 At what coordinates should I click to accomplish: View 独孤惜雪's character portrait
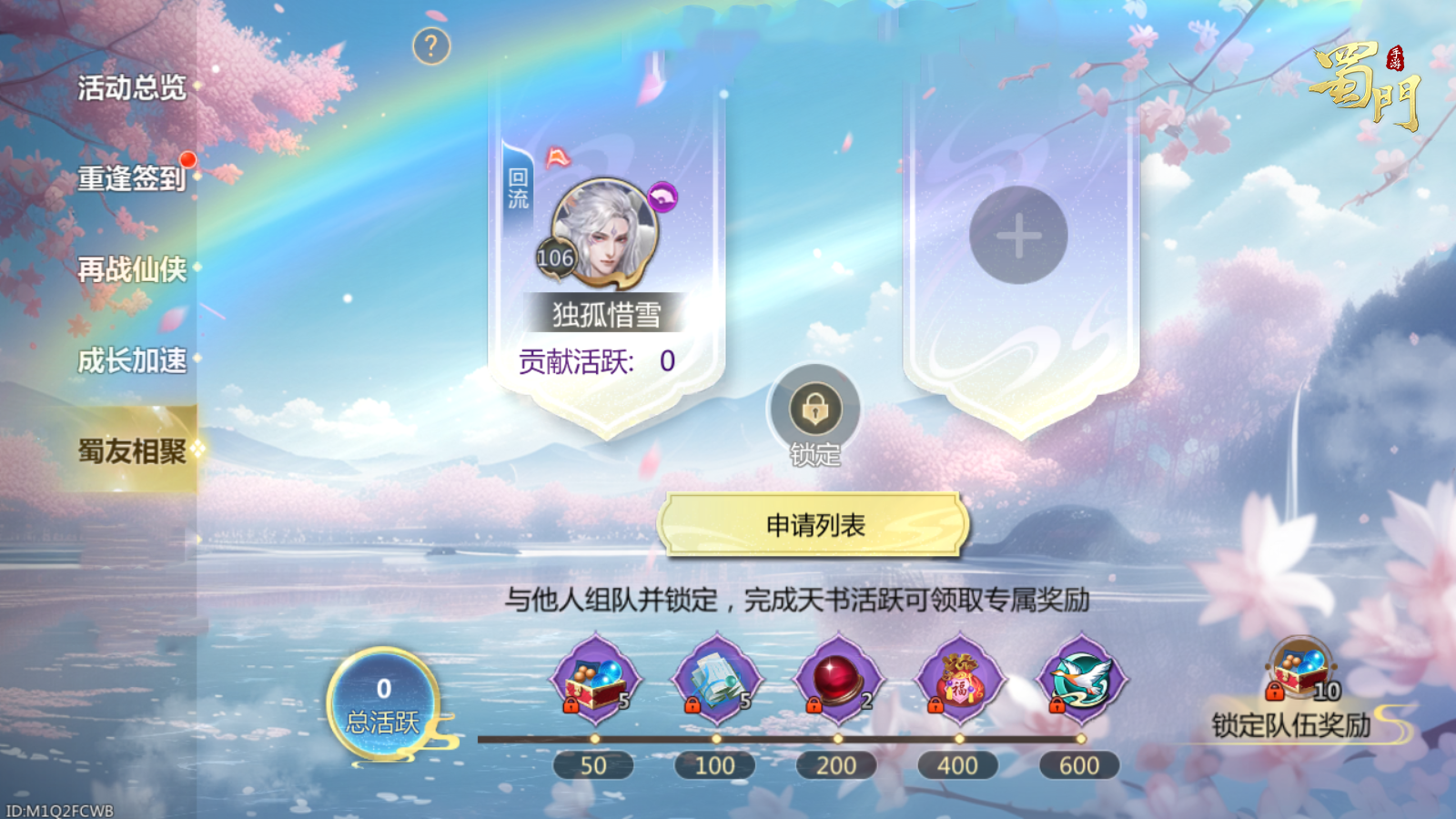[x=603, y=233]
